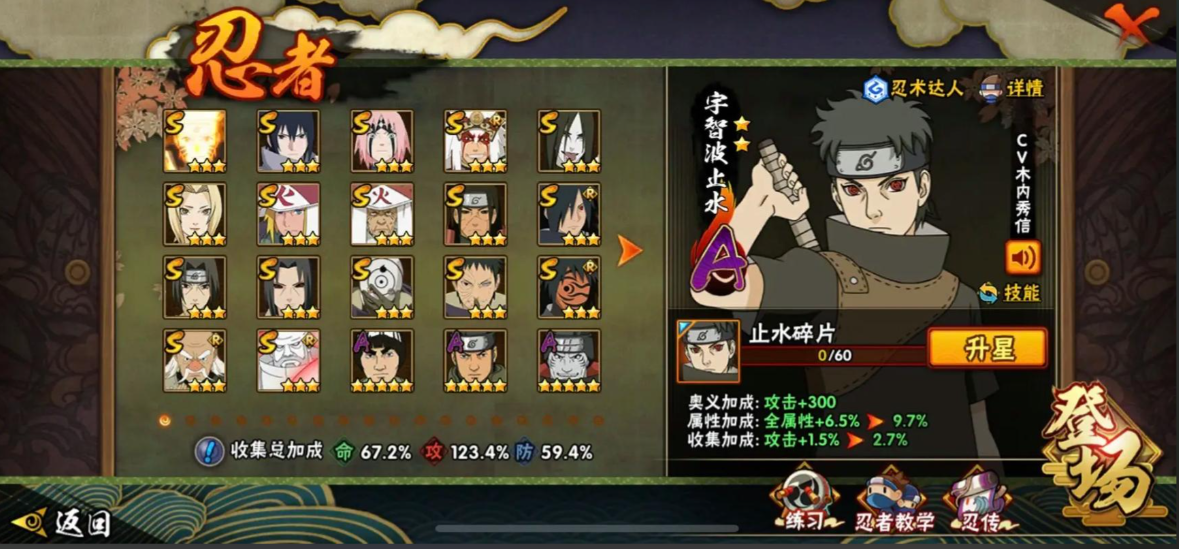
Task: Switch to the 技能 skills view
Action: coord(1010,293)
